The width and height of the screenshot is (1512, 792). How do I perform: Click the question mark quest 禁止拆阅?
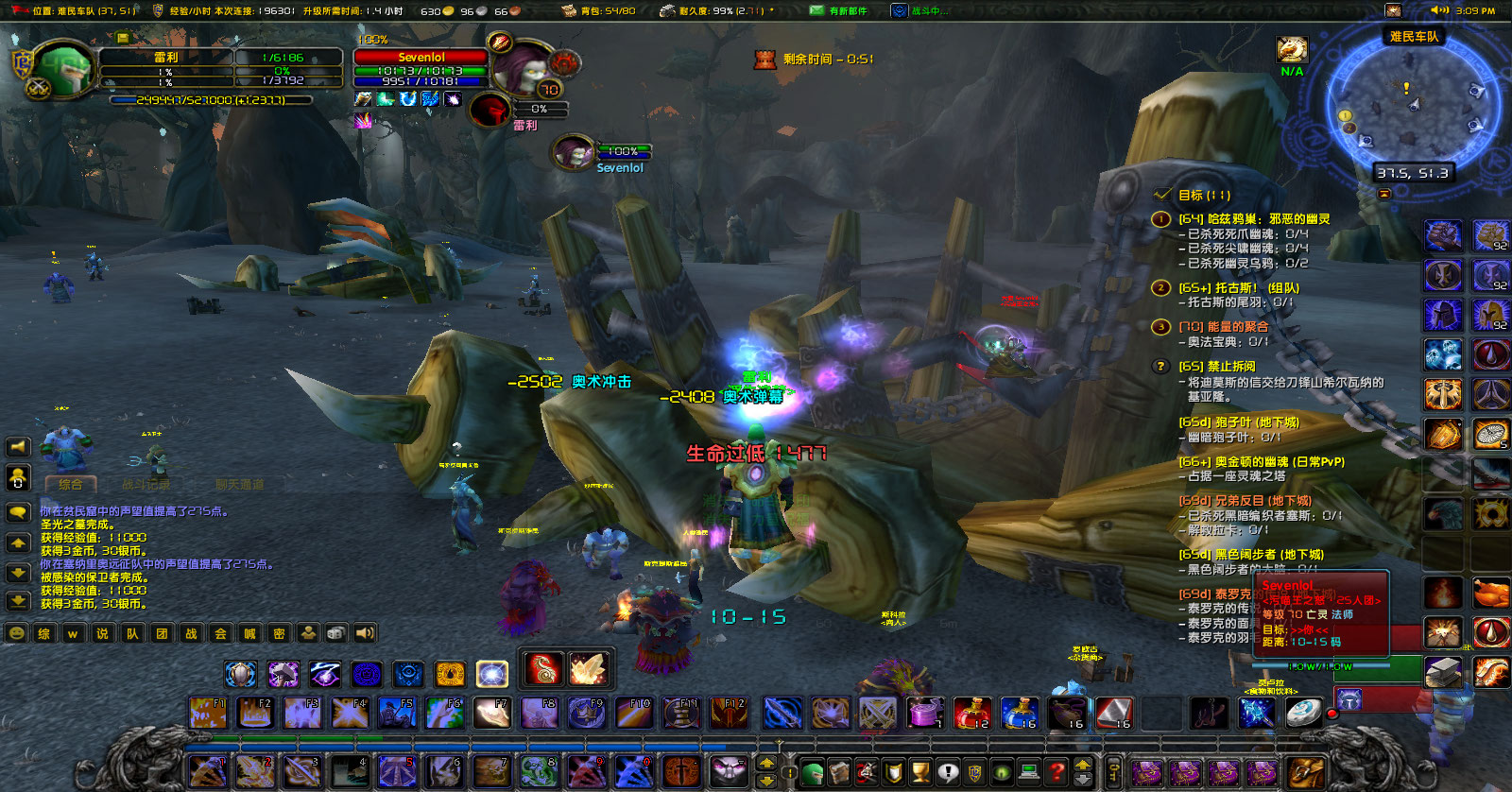[1160, 368]
